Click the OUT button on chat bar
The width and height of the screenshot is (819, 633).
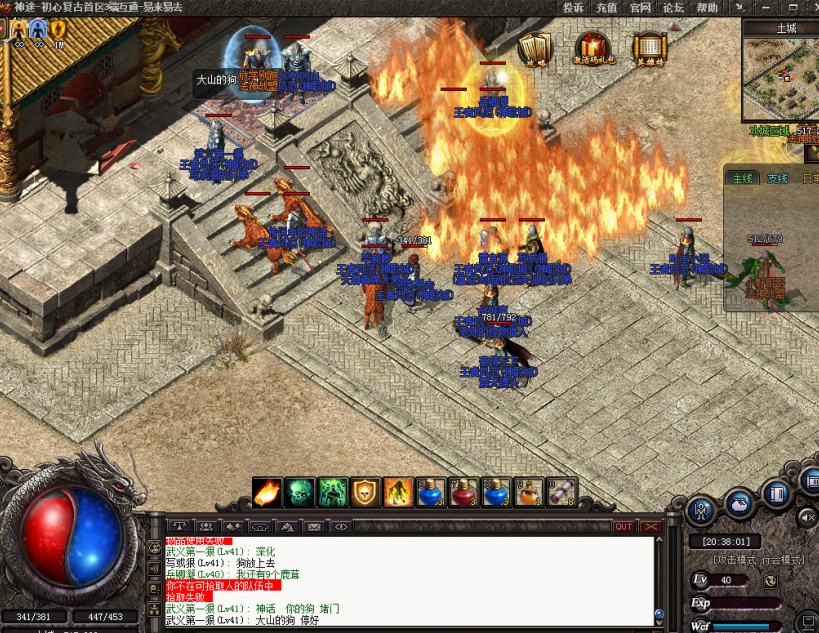624,526
